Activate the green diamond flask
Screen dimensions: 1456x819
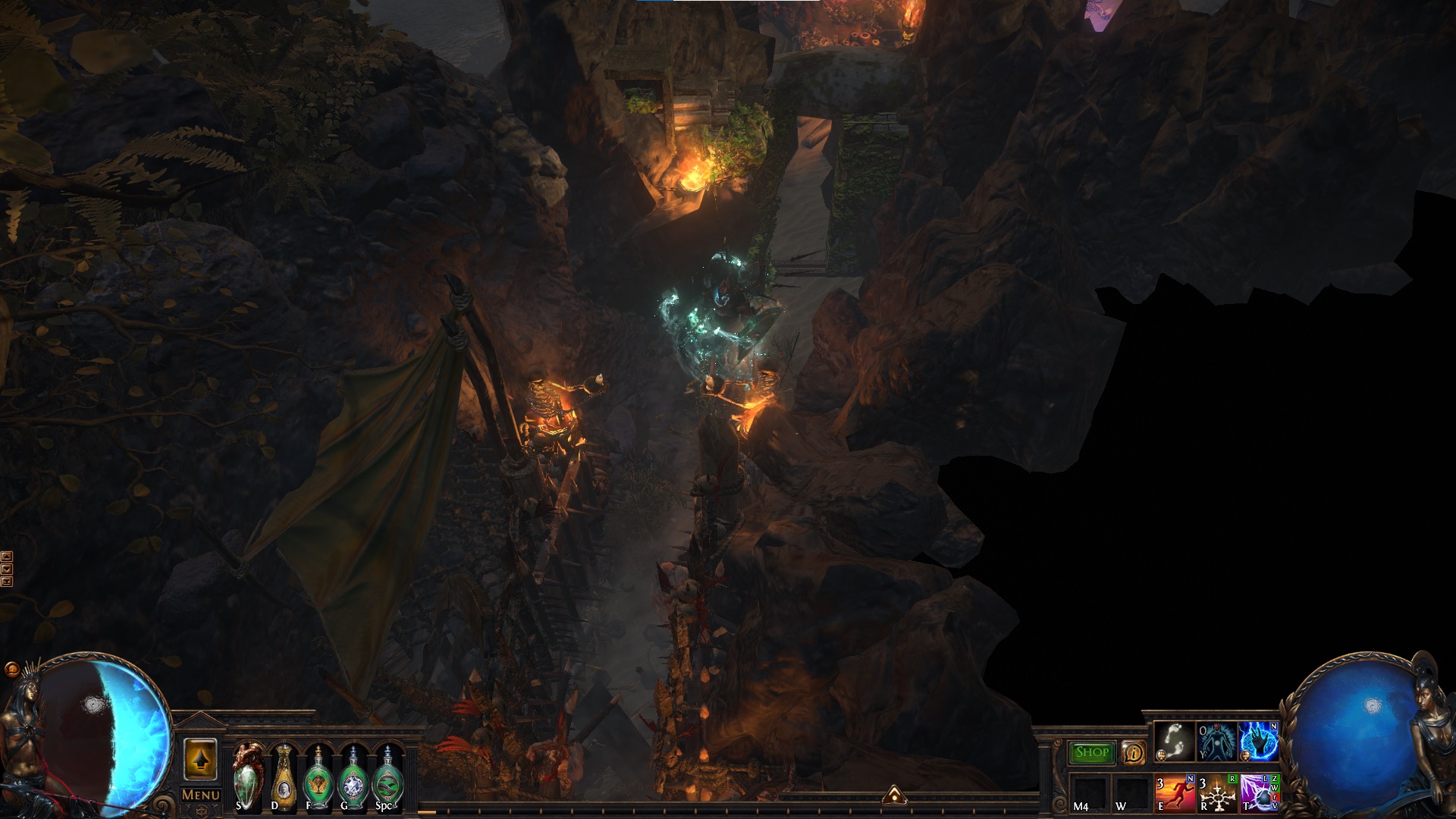[x=353, y=778]
